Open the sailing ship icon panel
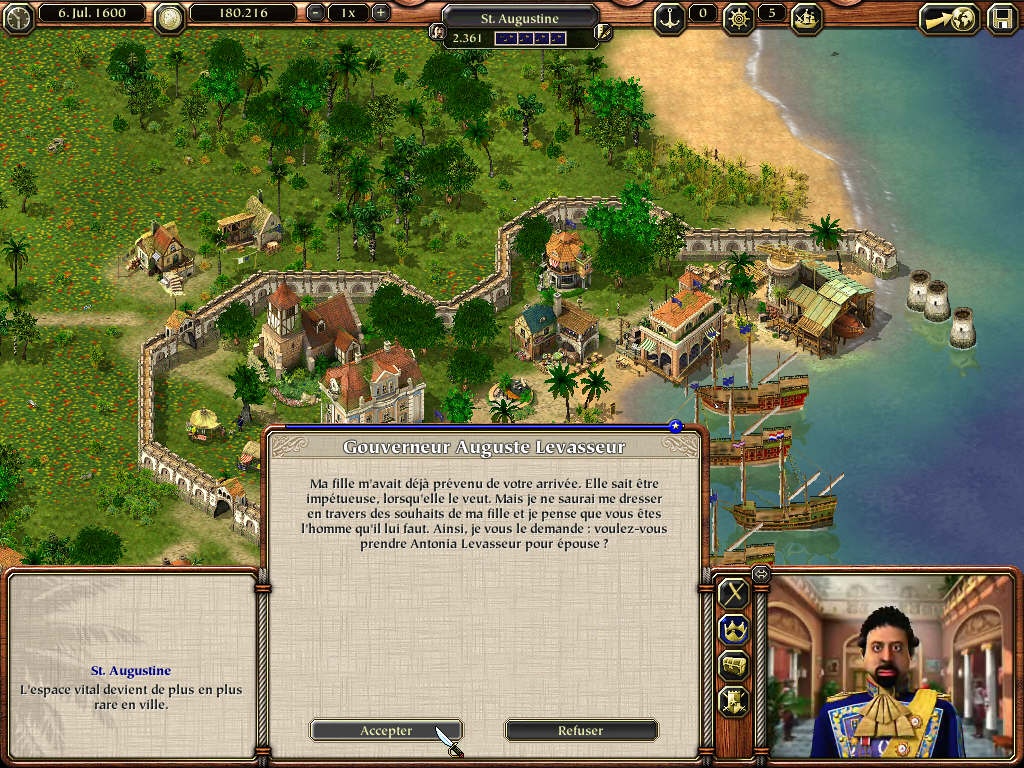This screenshot has height=768, width=1024. tap(806, 15)
